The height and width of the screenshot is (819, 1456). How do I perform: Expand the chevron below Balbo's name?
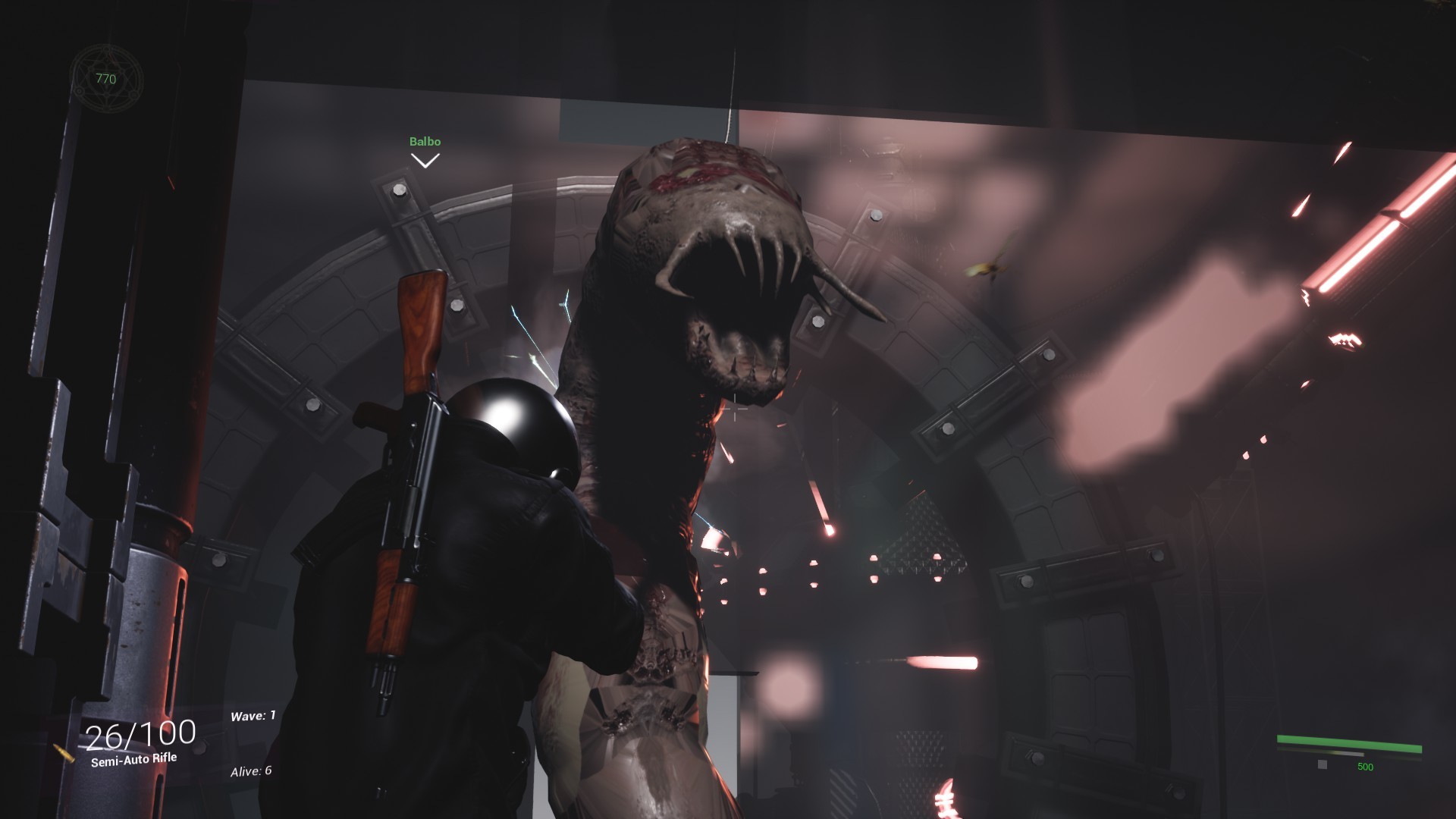click(x=426, y=160)
